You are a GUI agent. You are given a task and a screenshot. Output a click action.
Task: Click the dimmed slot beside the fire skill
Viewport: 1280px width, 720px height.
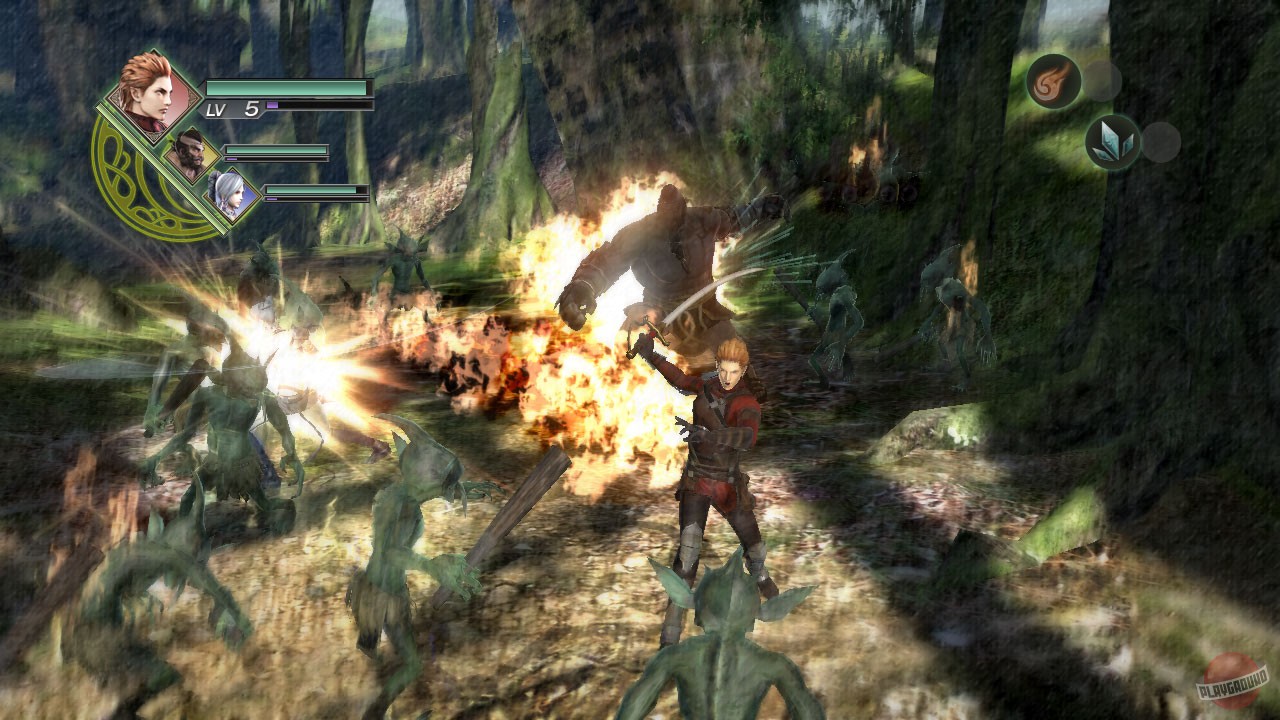tap(1102, 80)
